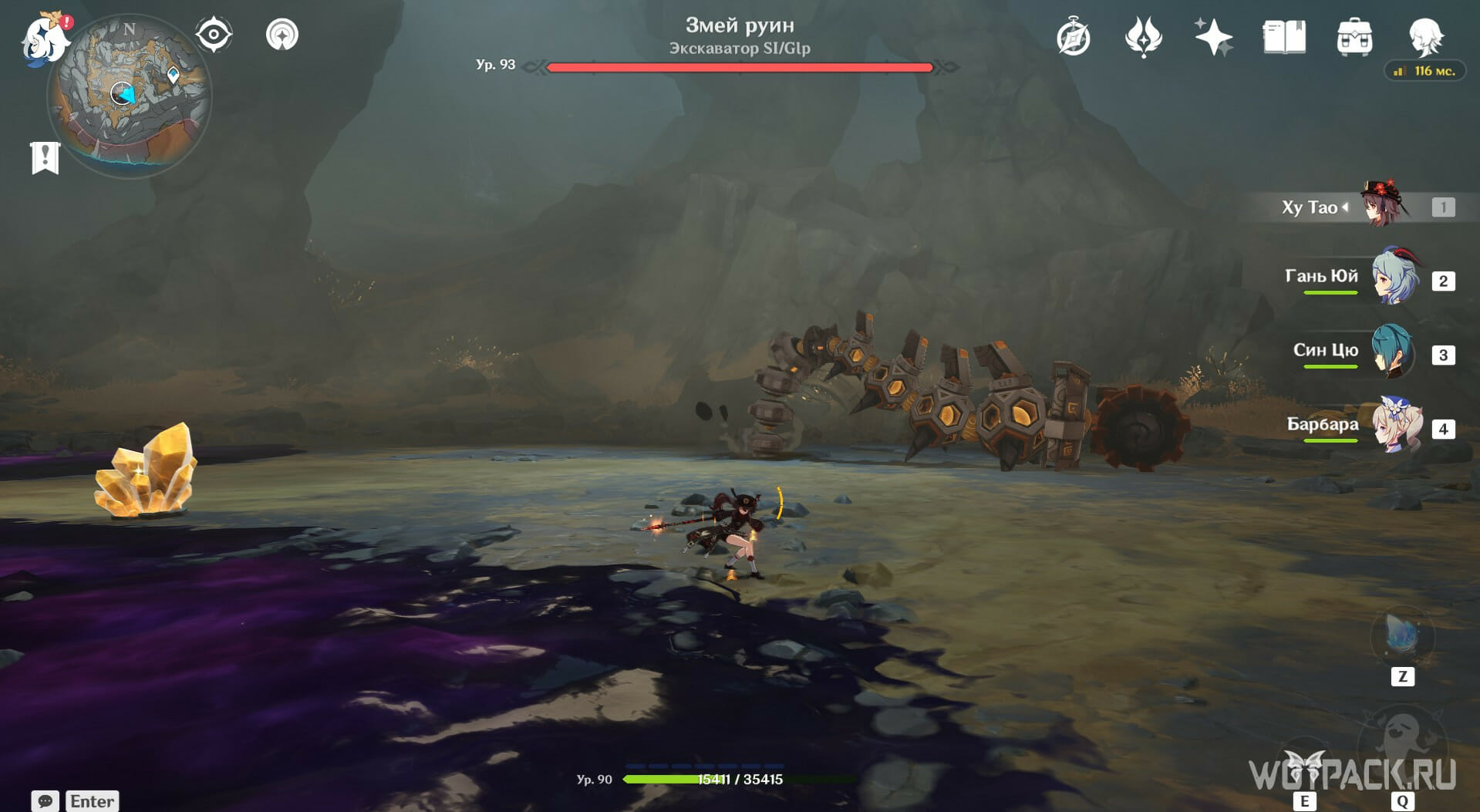This screenshot has width=1480, height=812.
Task: Switch to party member Гань Юй
Action: click(x=1394, y=277)
